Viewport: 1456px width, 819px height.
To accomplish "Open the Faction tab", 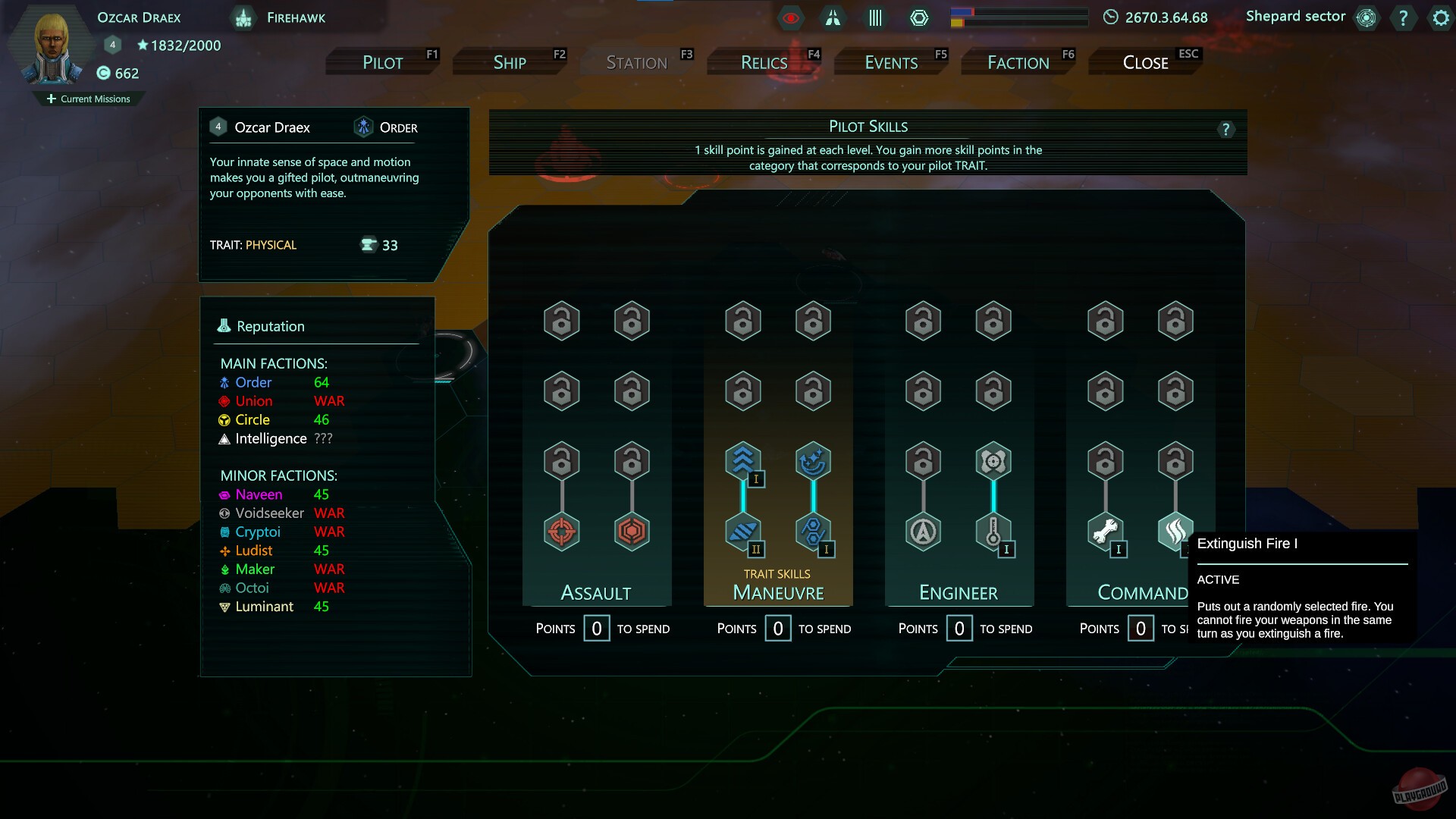I will tap(1018, 62).
